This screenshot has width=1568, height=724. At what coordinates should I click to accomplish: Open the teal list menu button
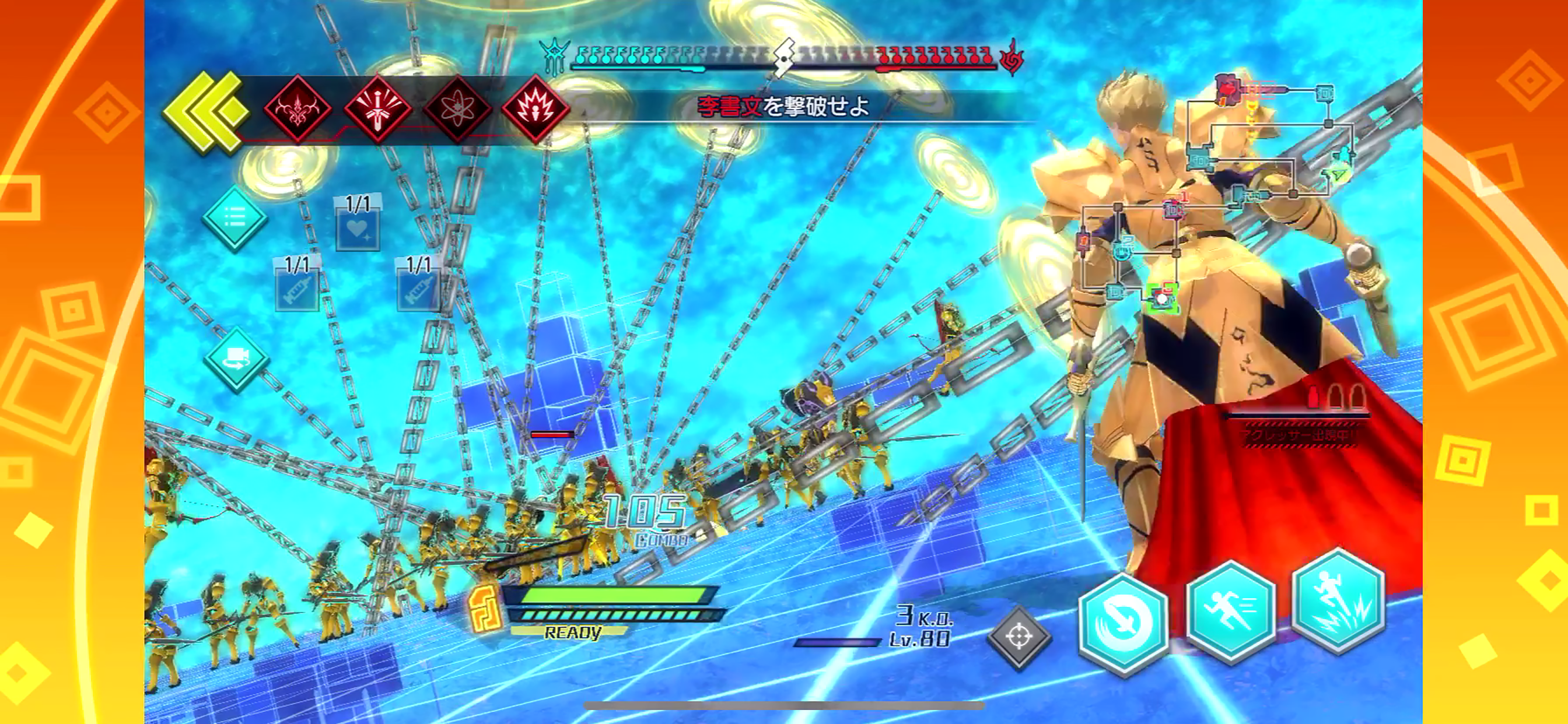coord(235,218)
